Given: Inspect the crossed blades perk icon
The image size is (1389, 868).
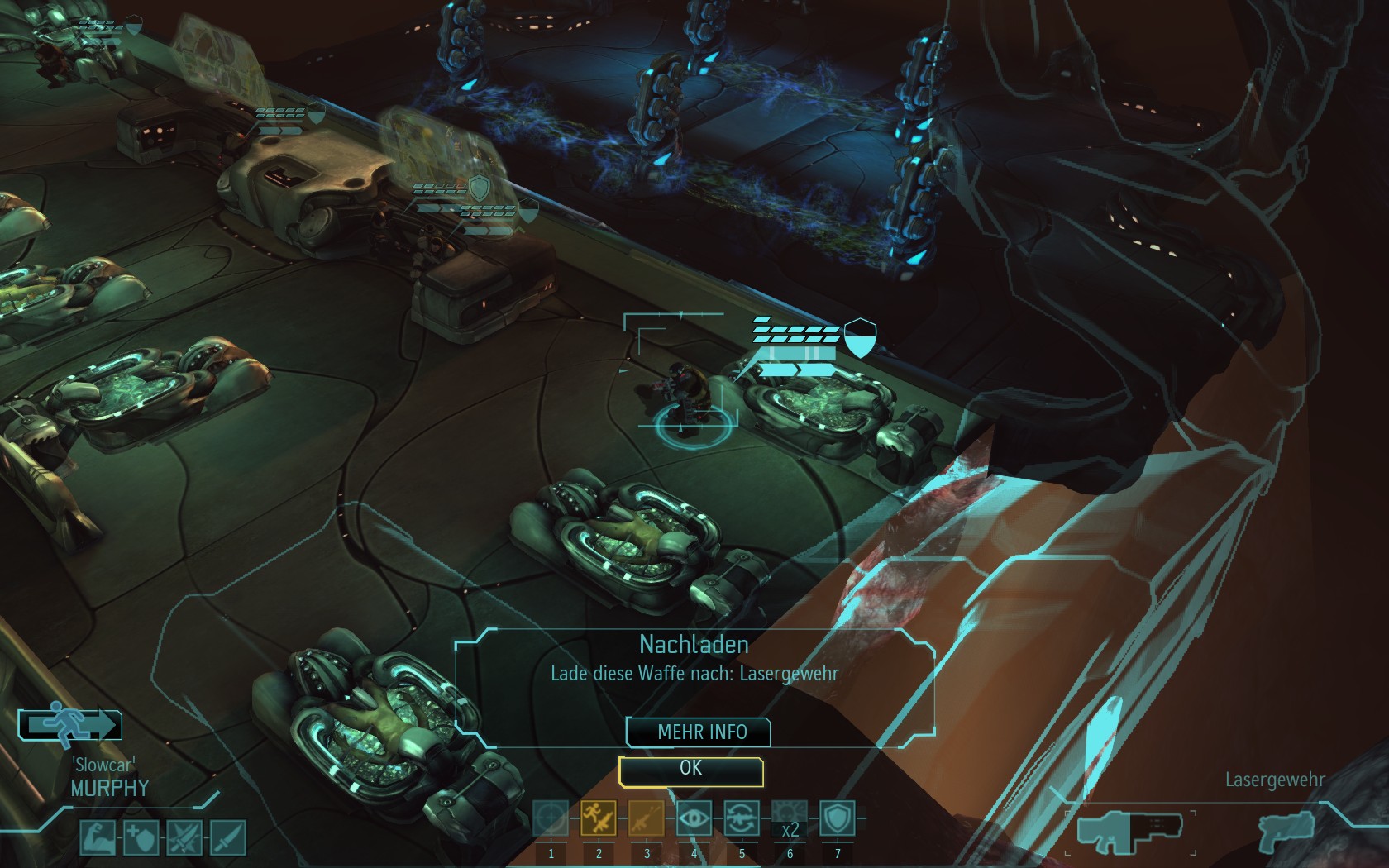Looking at the screenshot, I should [x=184, y=838].
